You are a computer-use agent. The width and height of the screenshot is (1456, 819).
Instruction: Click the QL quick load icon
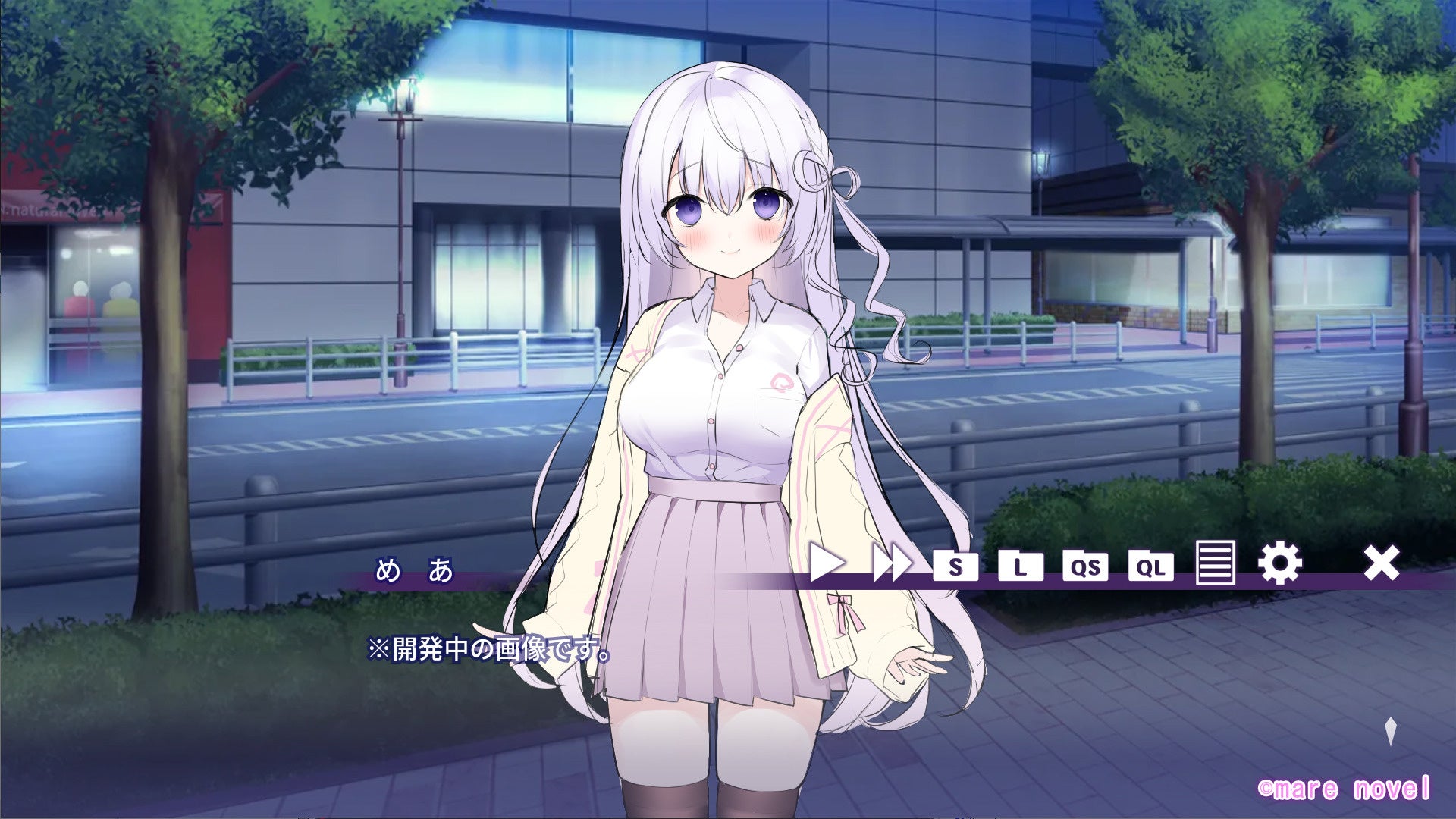(x=1153, y=565)
